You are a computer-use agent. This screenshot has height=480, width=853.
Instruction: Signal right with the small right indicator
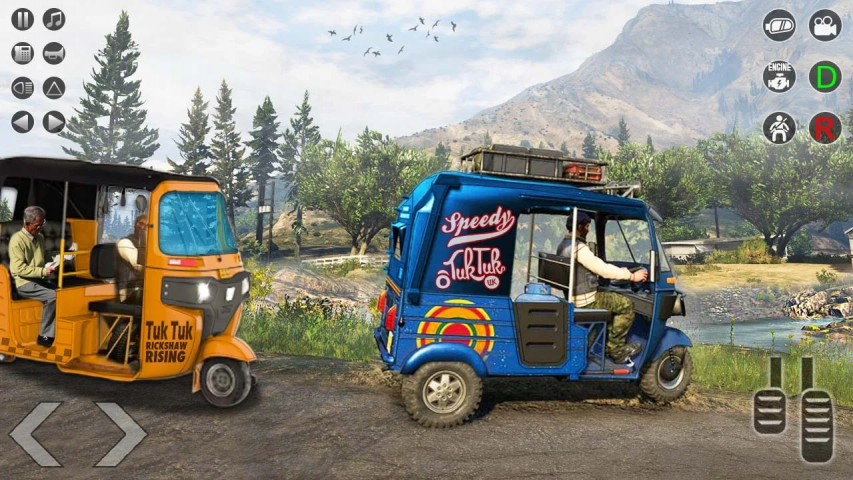[x=54, y=122]
